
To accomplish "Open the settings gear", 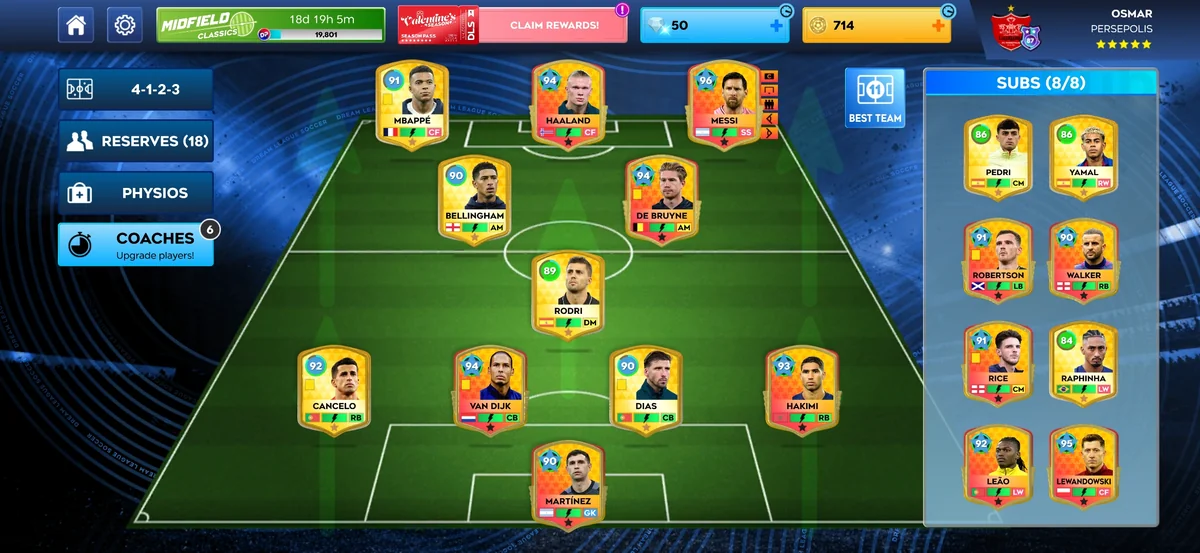I will tap(125, 25).
